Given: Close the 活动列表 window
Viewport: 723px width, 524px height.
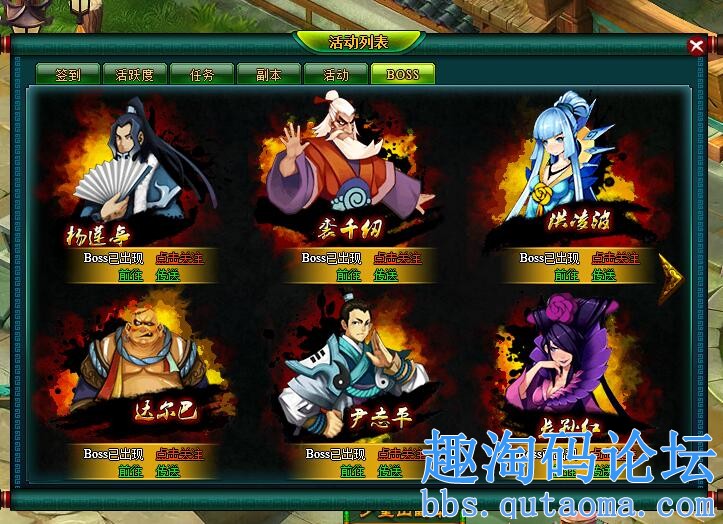Looking at the screenshot, I should (696, 45).
